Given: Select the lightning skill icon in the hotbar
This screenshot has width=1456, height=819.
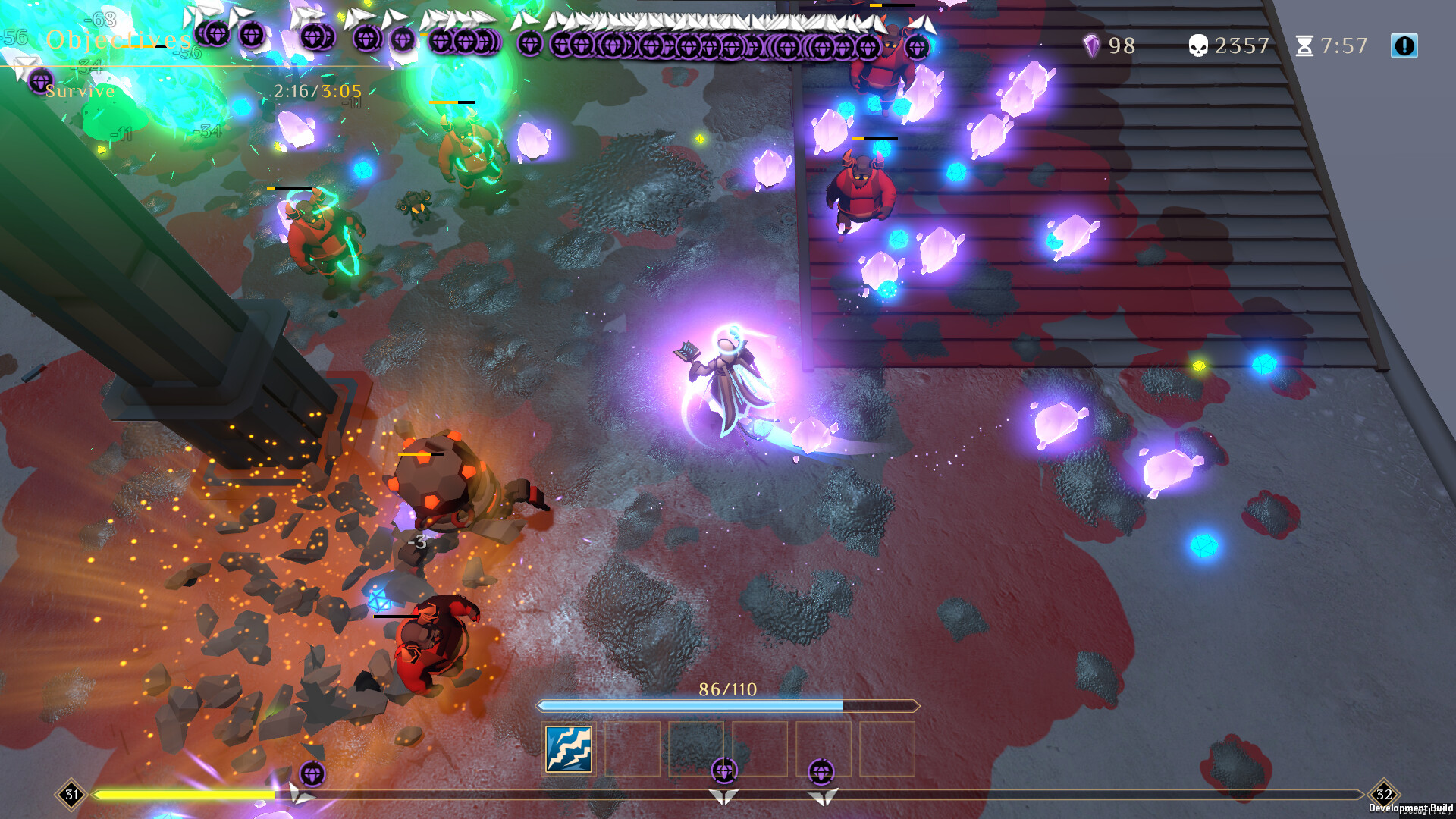Looking at the screenshot, I should pyautogui.click(x=570, y=749).
